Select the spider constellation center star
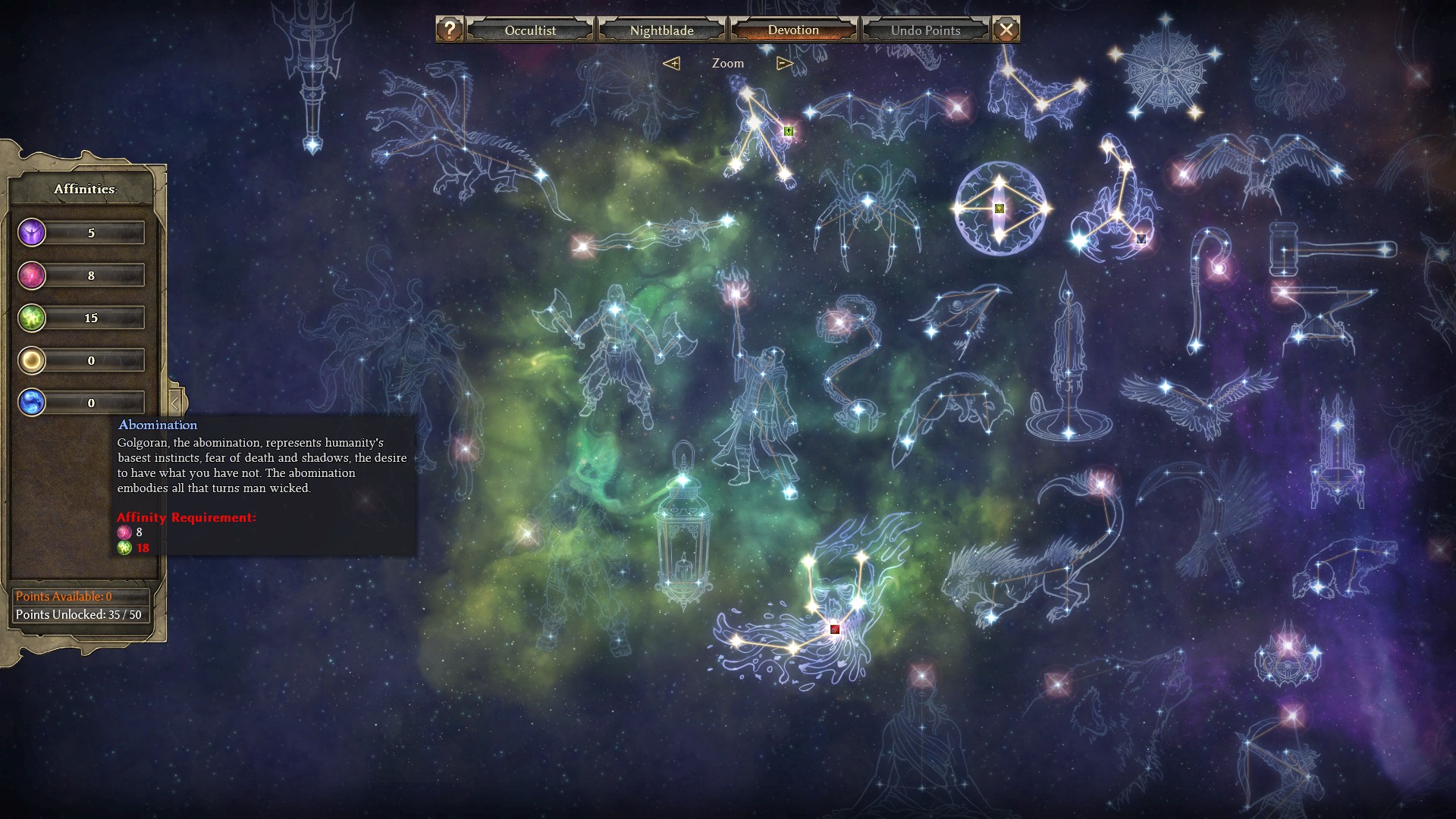Image resolution: width=1456 pixels, height=819 pixels. click(868, 202)
